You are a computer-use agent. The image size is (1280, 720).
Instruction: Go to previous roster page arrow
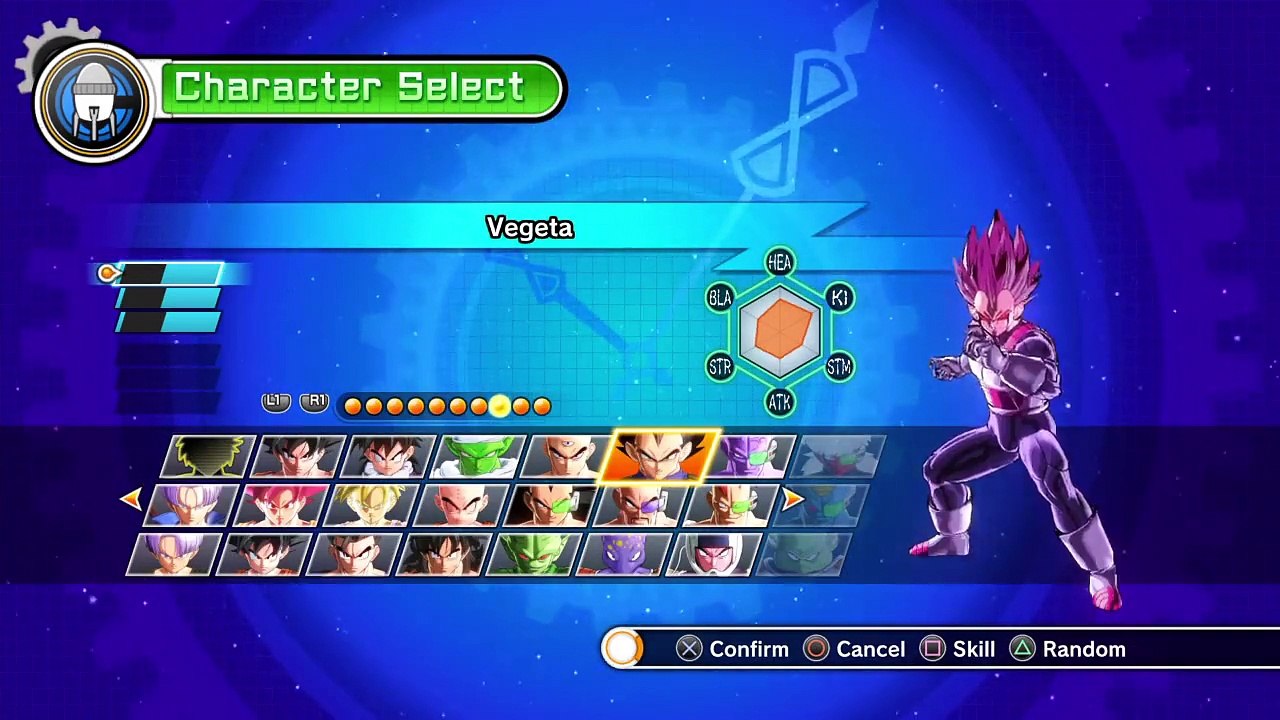pos(130,498)
